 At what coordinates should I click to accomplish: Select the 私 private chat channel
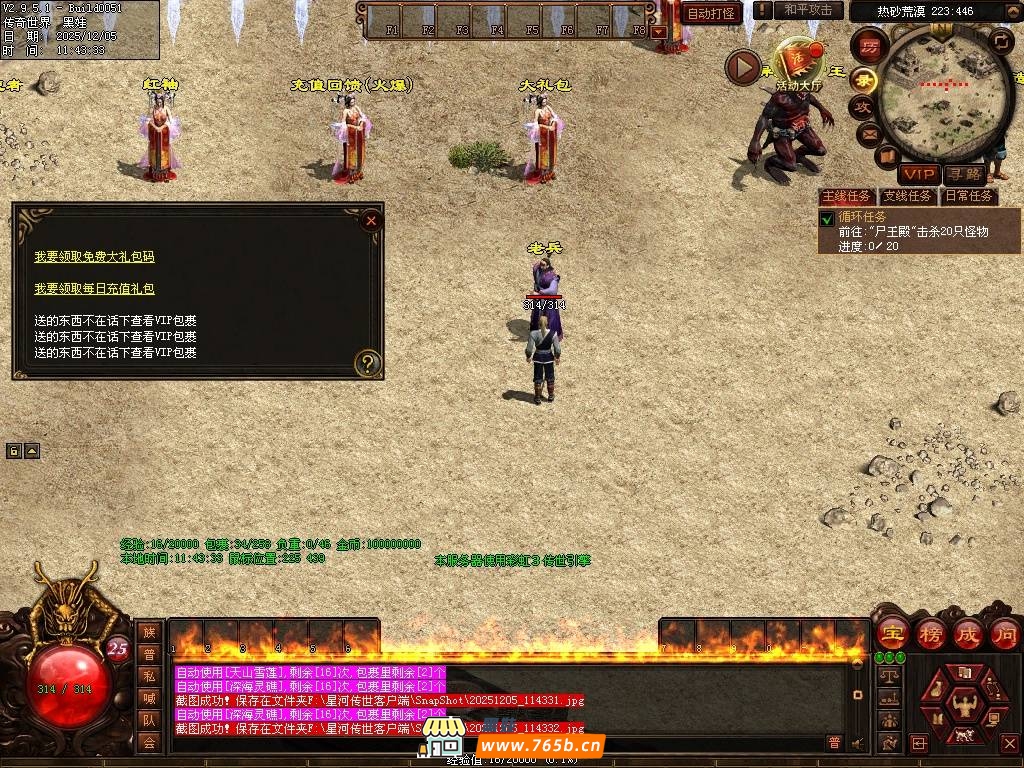pos(149,676)
